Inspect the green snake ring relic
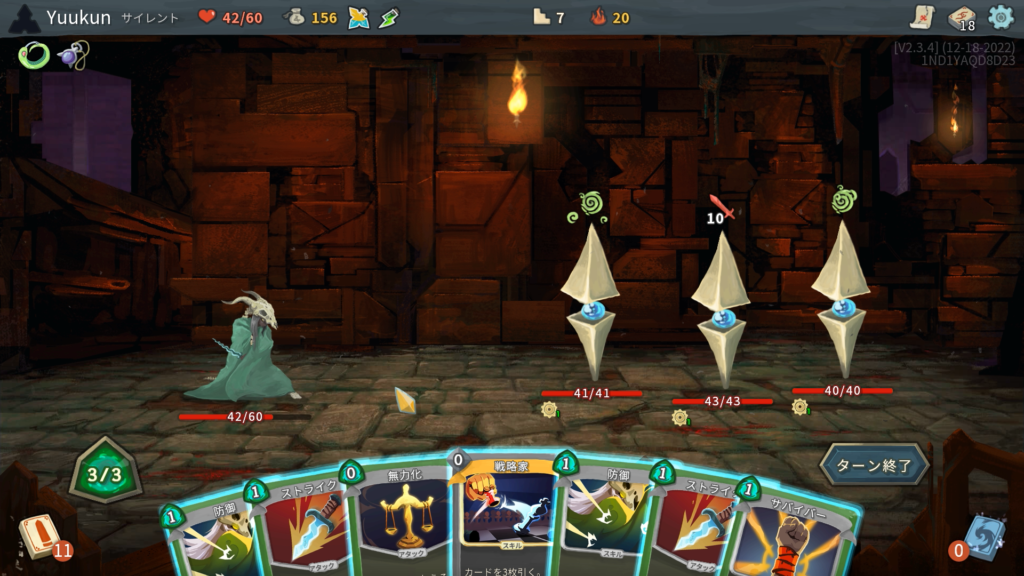Screen dimensions: 1024x576 click(x=33, y=55)
